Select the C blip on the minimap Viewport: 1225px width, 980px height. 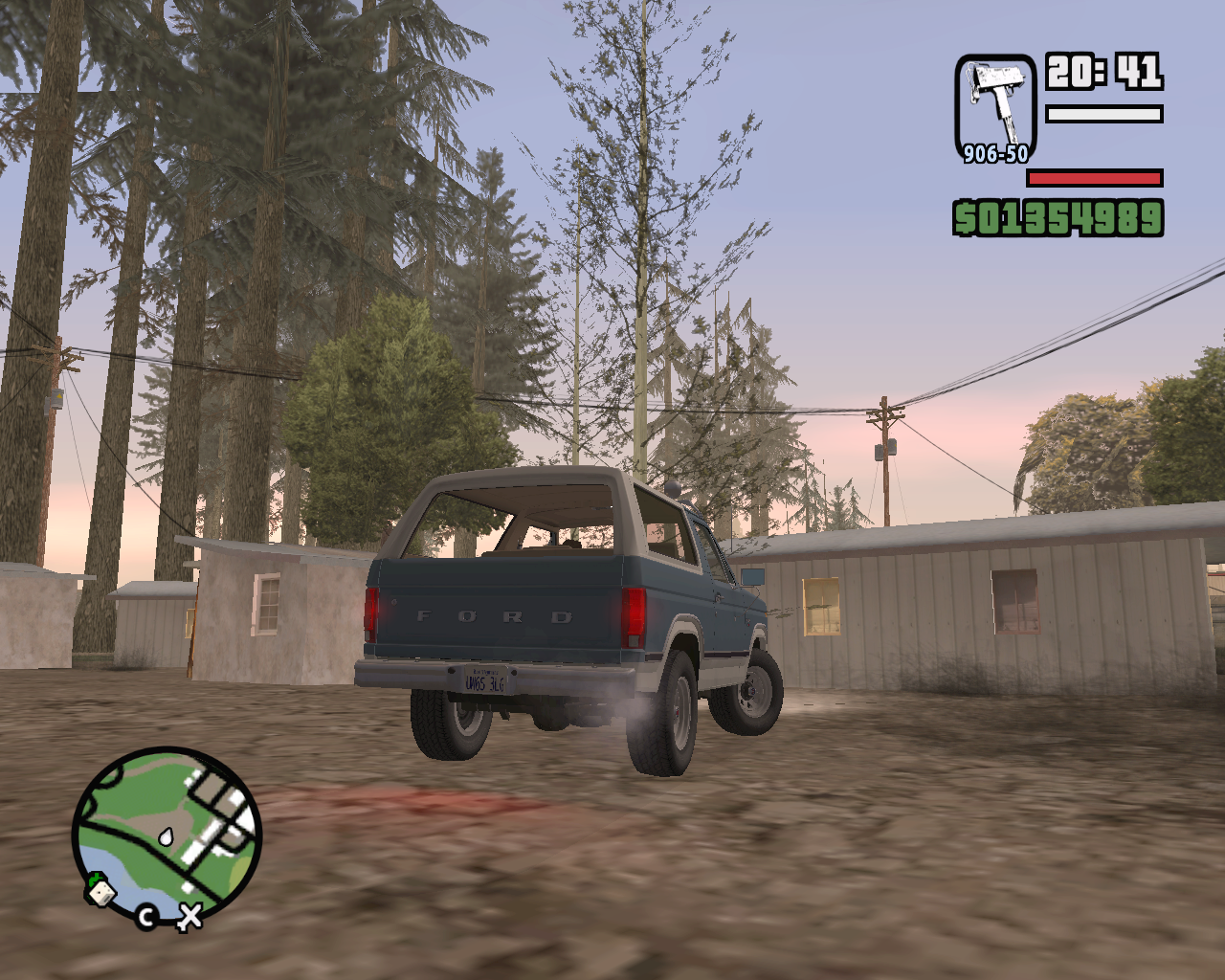(145, 915)
